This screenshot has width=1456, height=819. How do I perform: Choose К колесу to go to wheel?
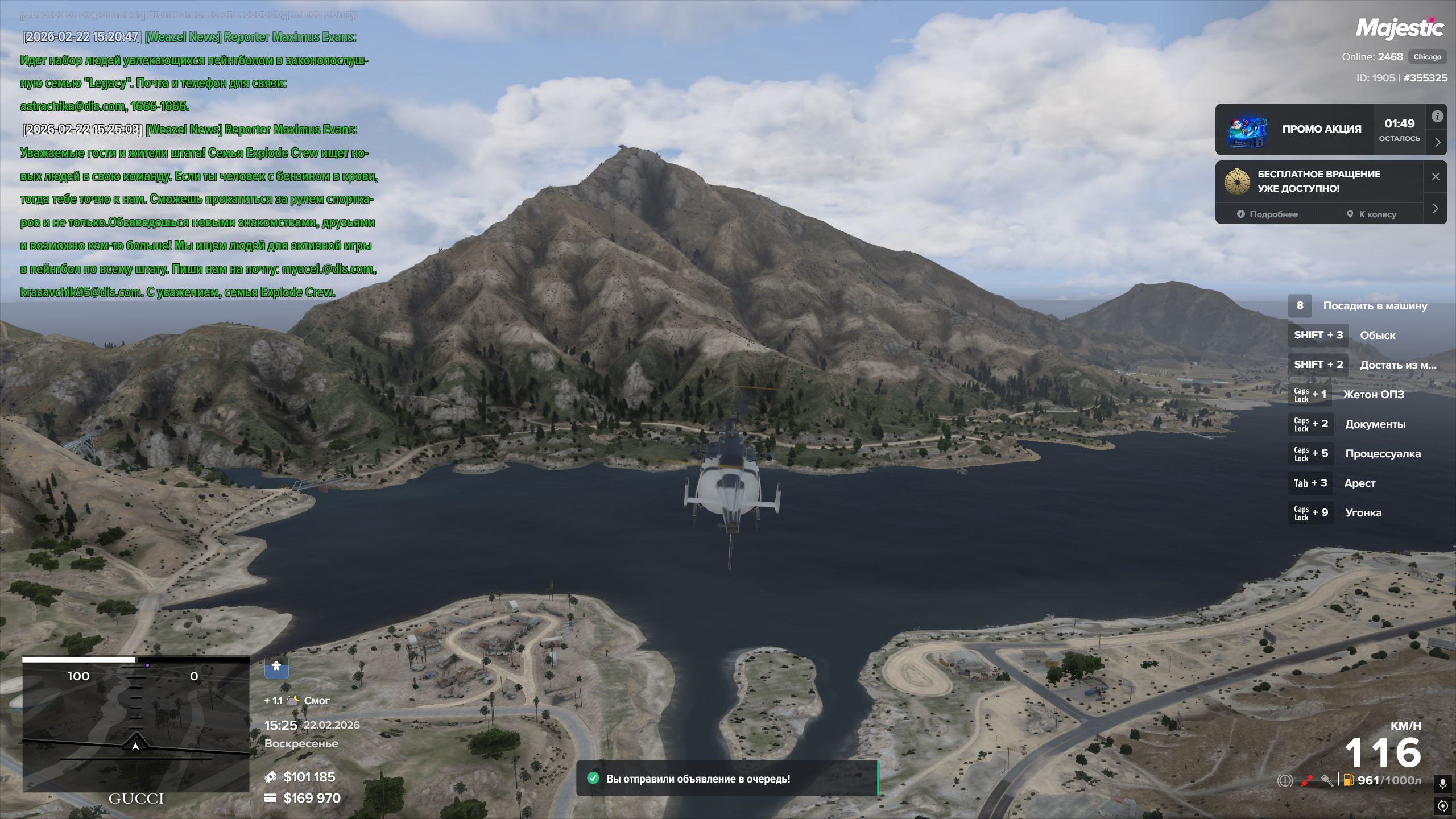point(1371,214)
